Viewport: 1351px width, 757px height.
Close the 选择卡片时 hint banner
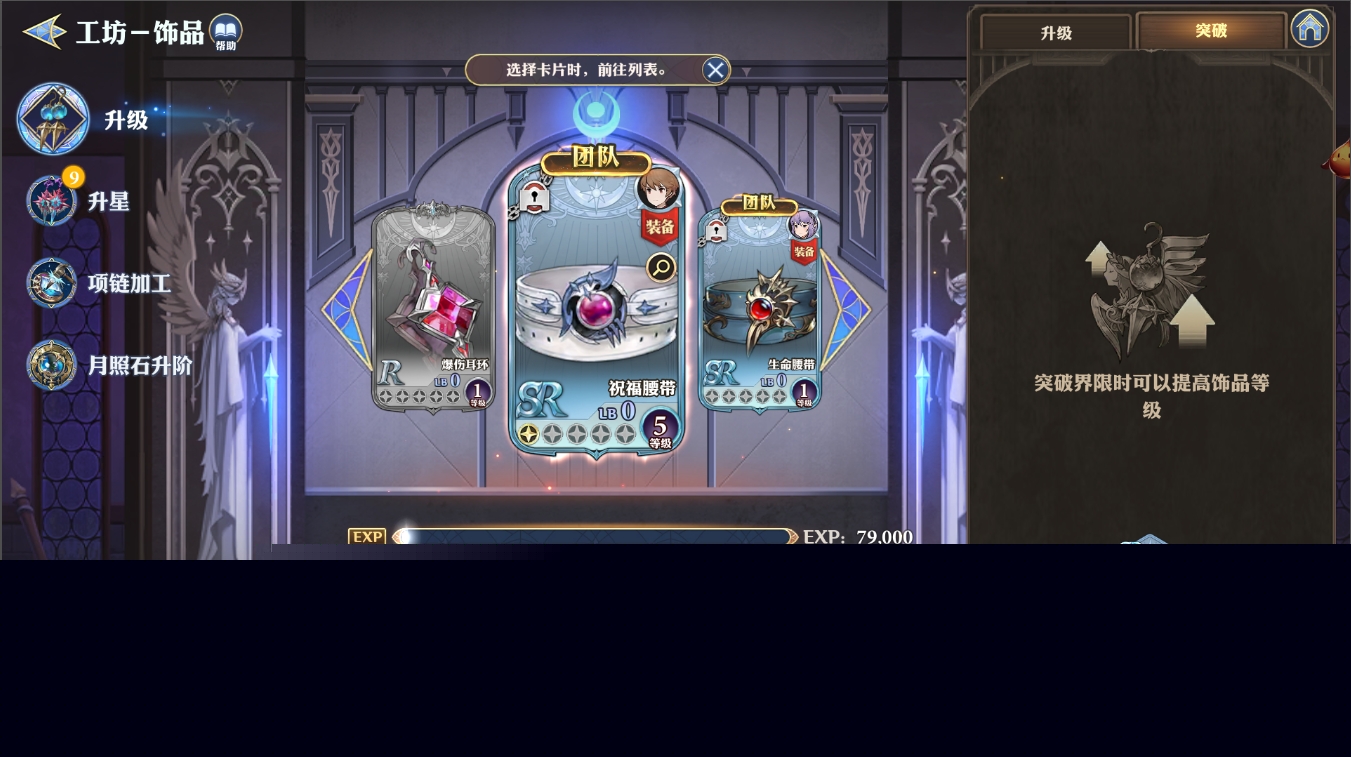(715, 70)
